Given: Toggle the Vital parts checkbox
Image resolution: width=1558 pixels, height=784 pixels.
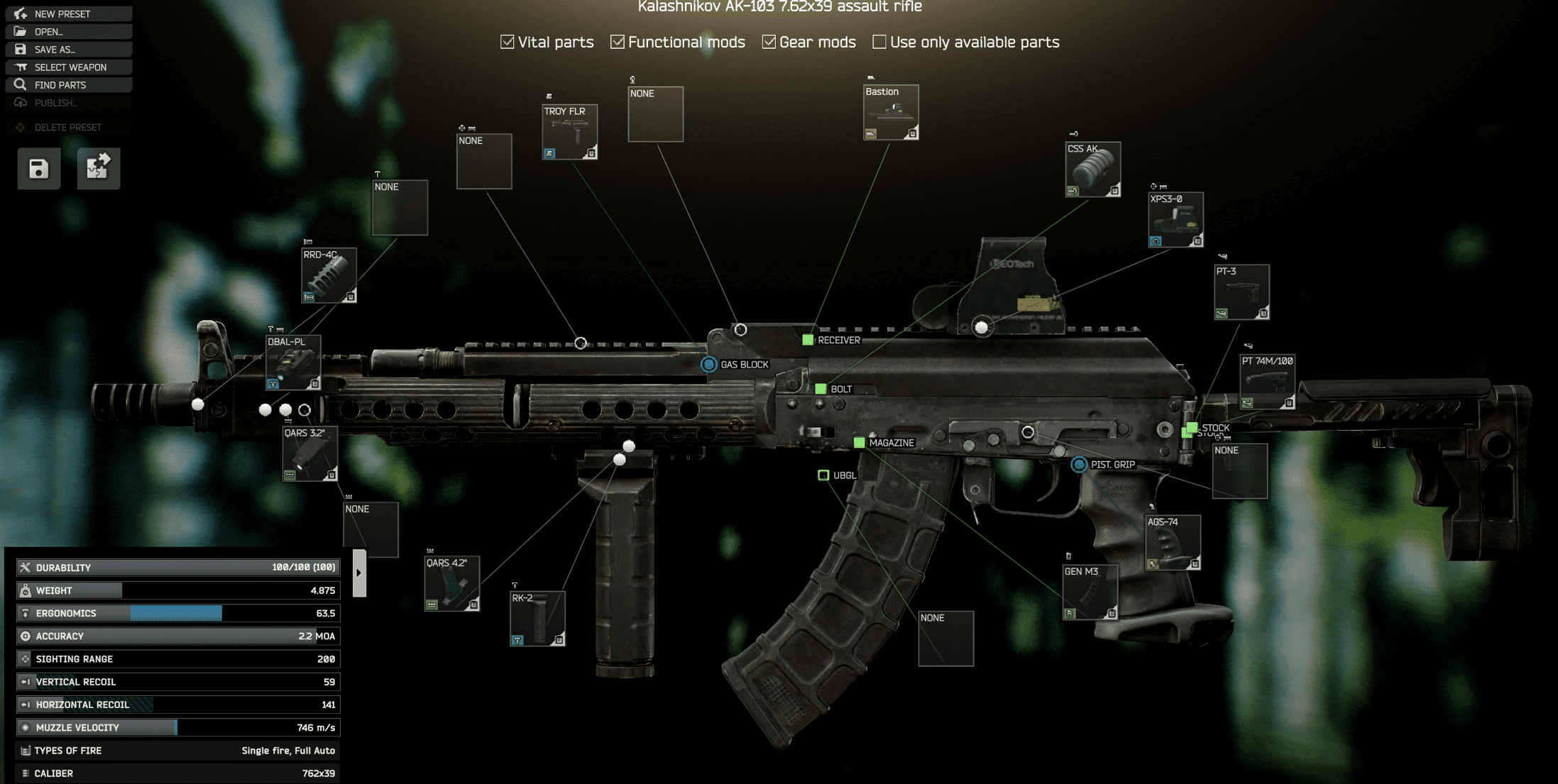Looking at the screenshot, I should point(508,42).
